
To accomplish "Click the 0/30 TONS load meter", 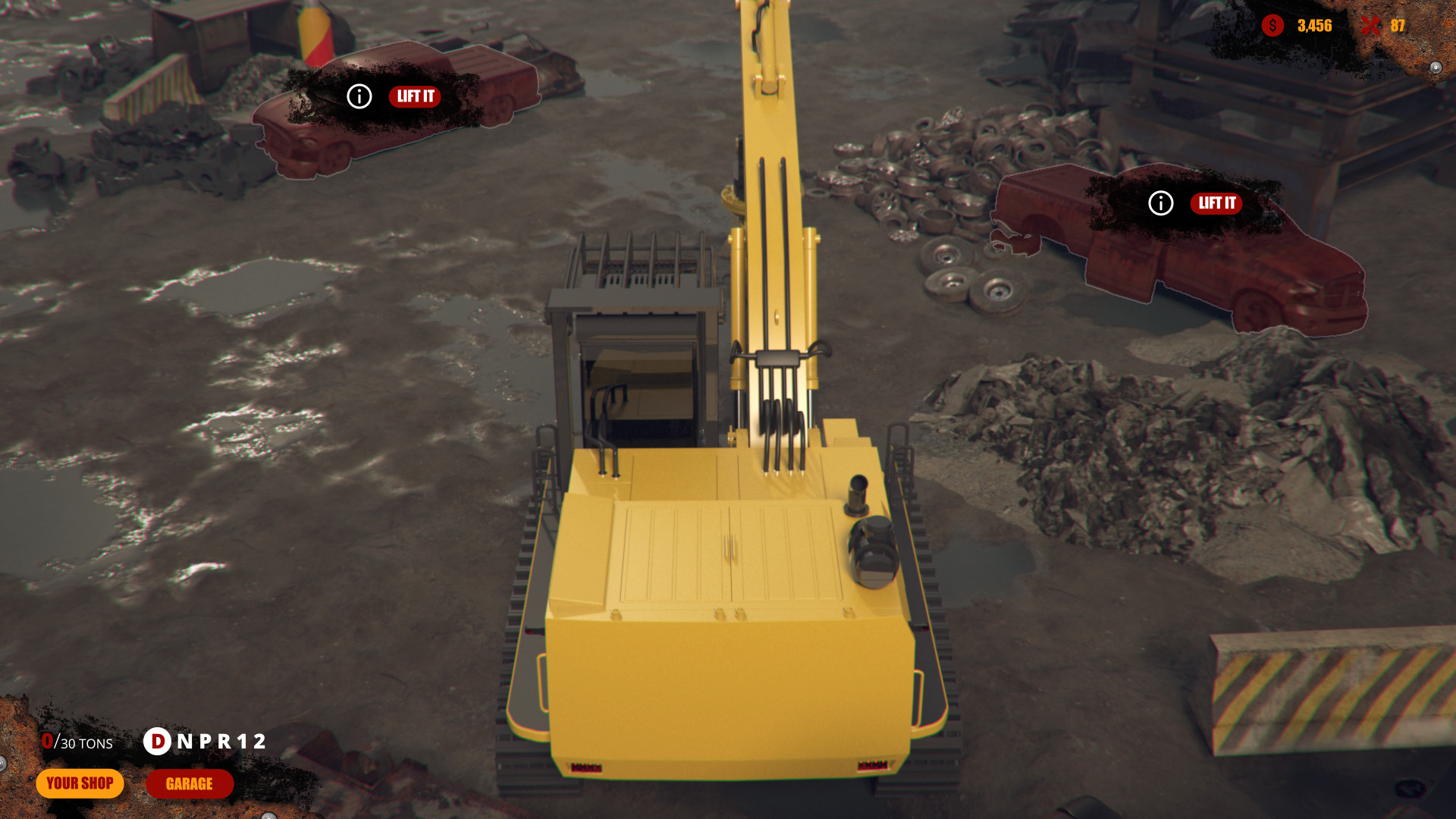I will click(x=76, y=742).
